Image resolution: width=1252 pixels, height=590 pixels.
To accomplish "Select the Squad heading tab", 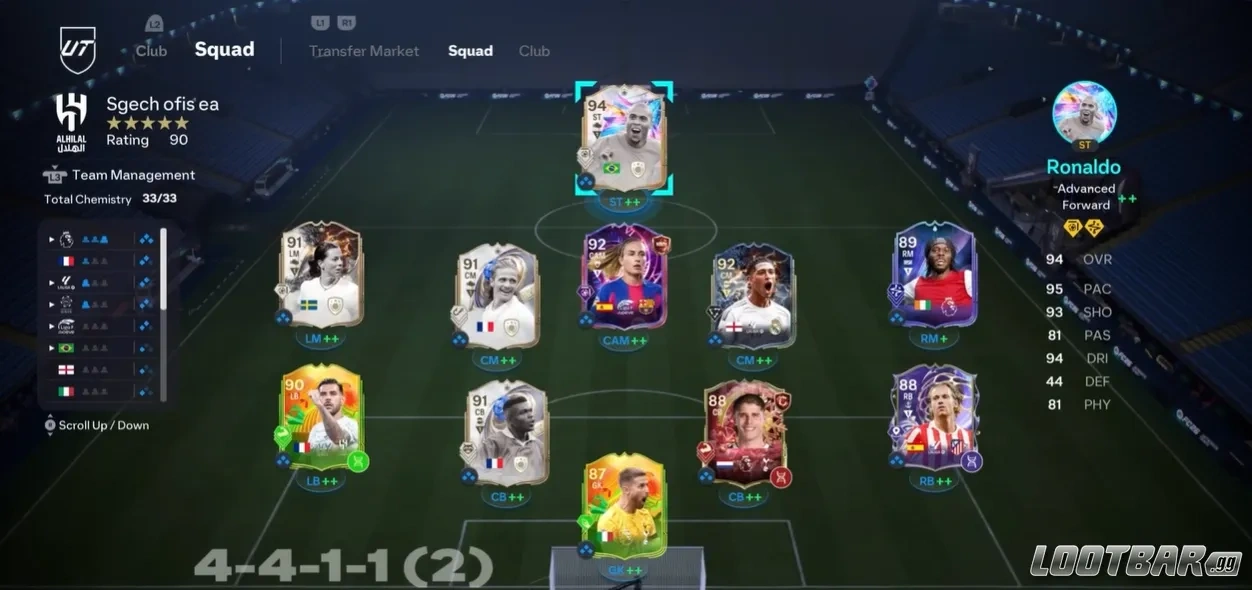I will click(224, 50).
